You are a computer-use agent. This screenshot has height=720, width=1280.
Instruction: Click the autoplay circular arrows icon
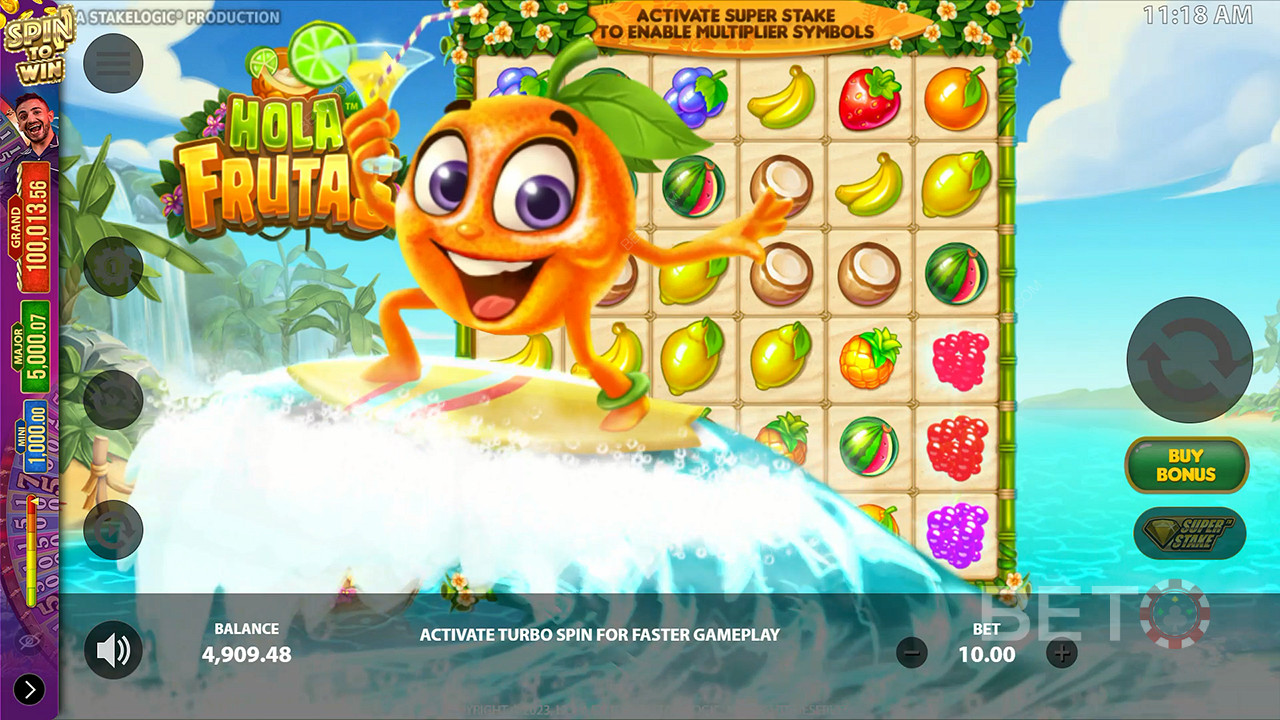(113, 529)
